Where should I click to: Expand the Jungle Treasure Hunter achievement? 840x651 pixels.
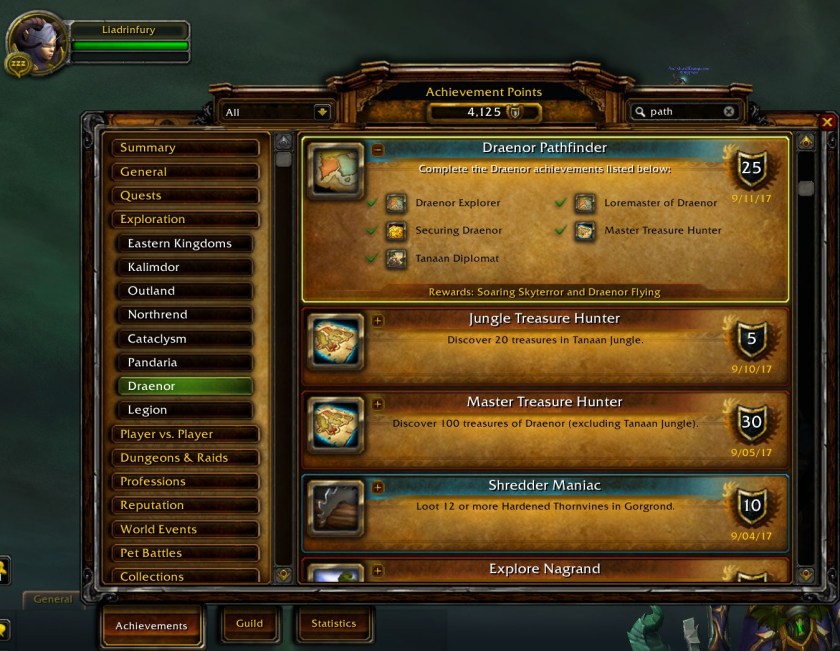378,321
